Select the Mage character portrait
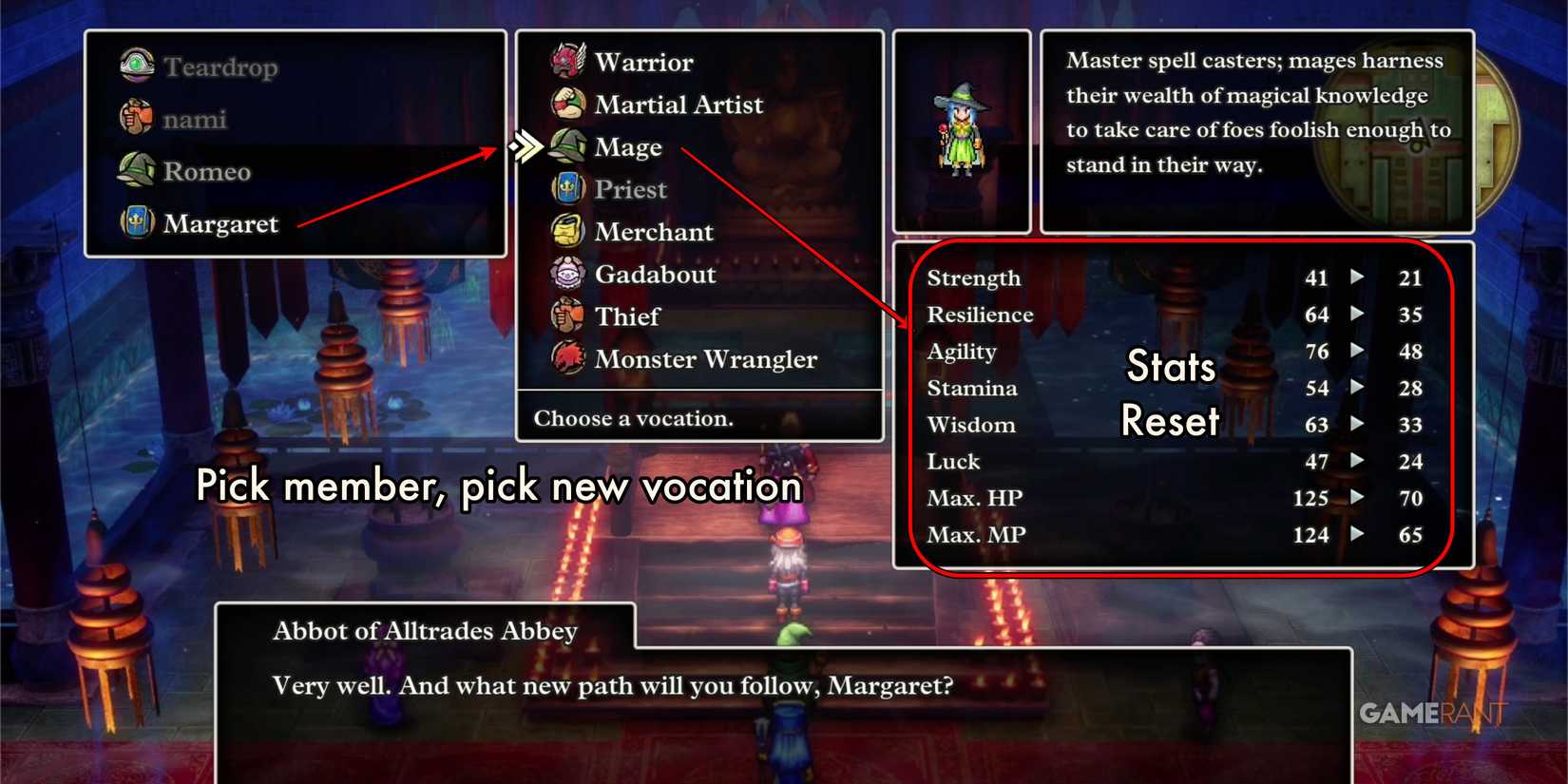This screenshot has height=784, width=1568. pyautogui.click(x=961, y=128)
